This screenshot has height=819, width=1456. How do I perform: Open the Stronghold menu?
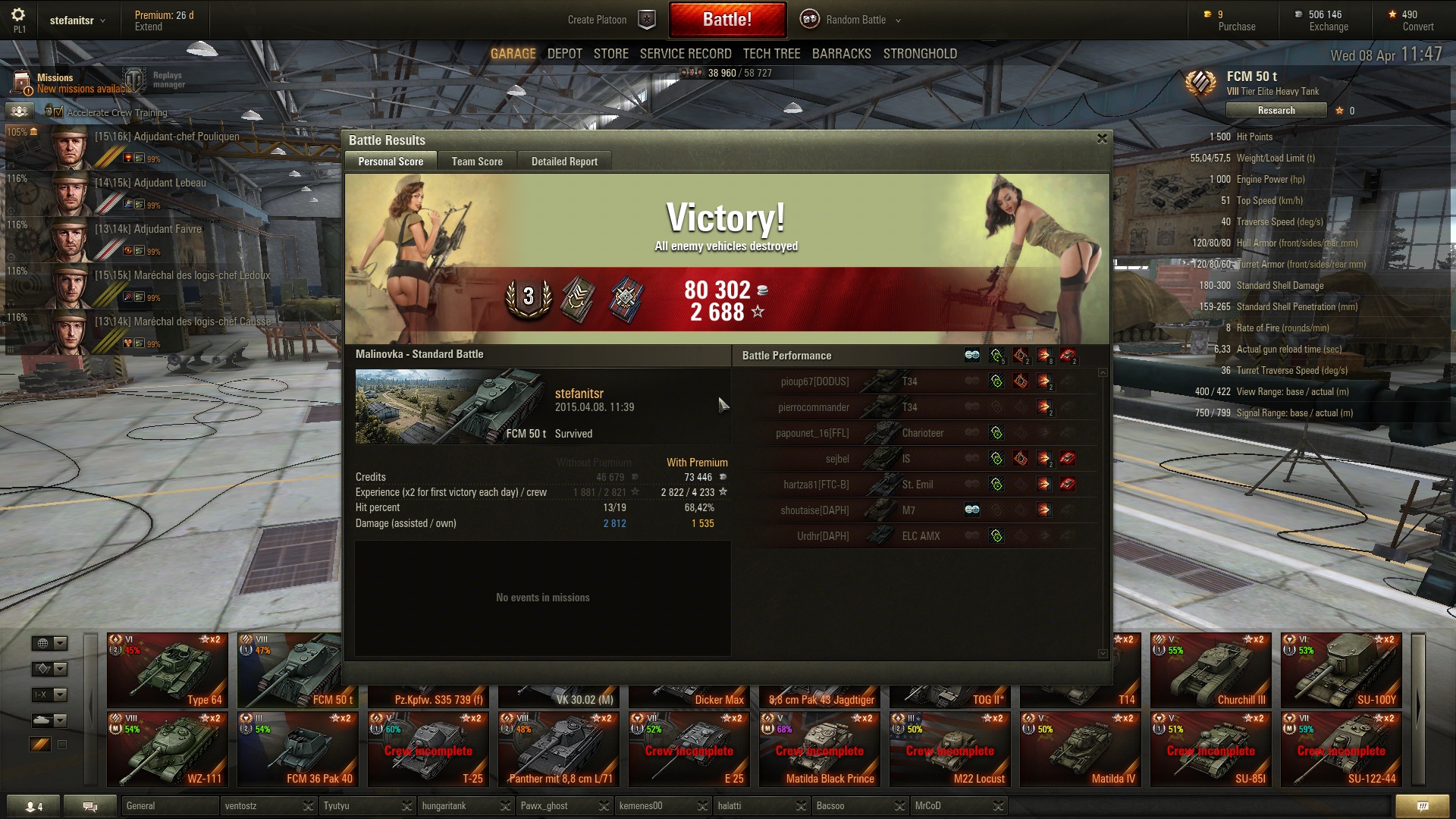tap(920, 54)
